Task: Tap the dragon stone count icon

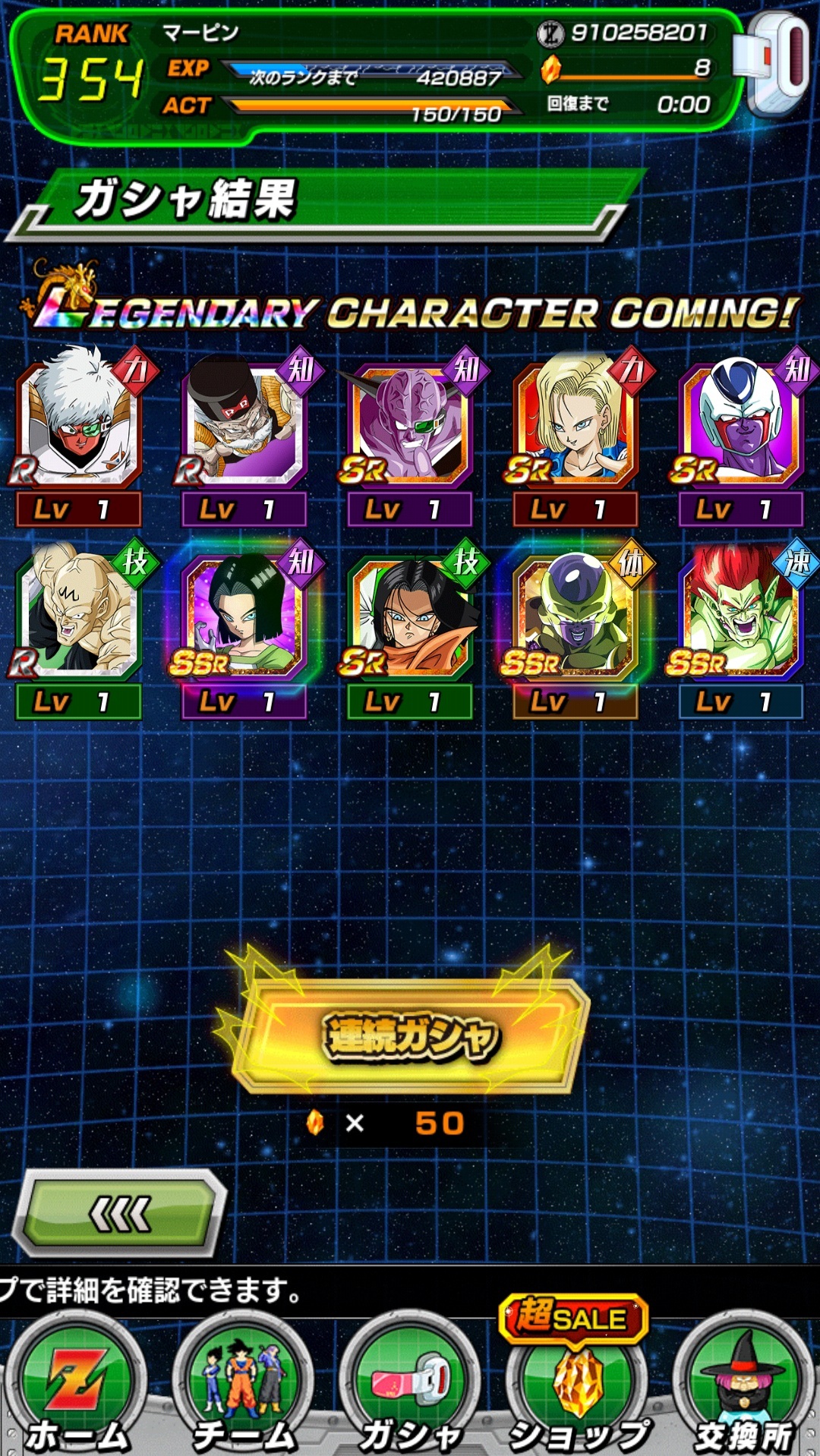Action: (x=551, y=70)
